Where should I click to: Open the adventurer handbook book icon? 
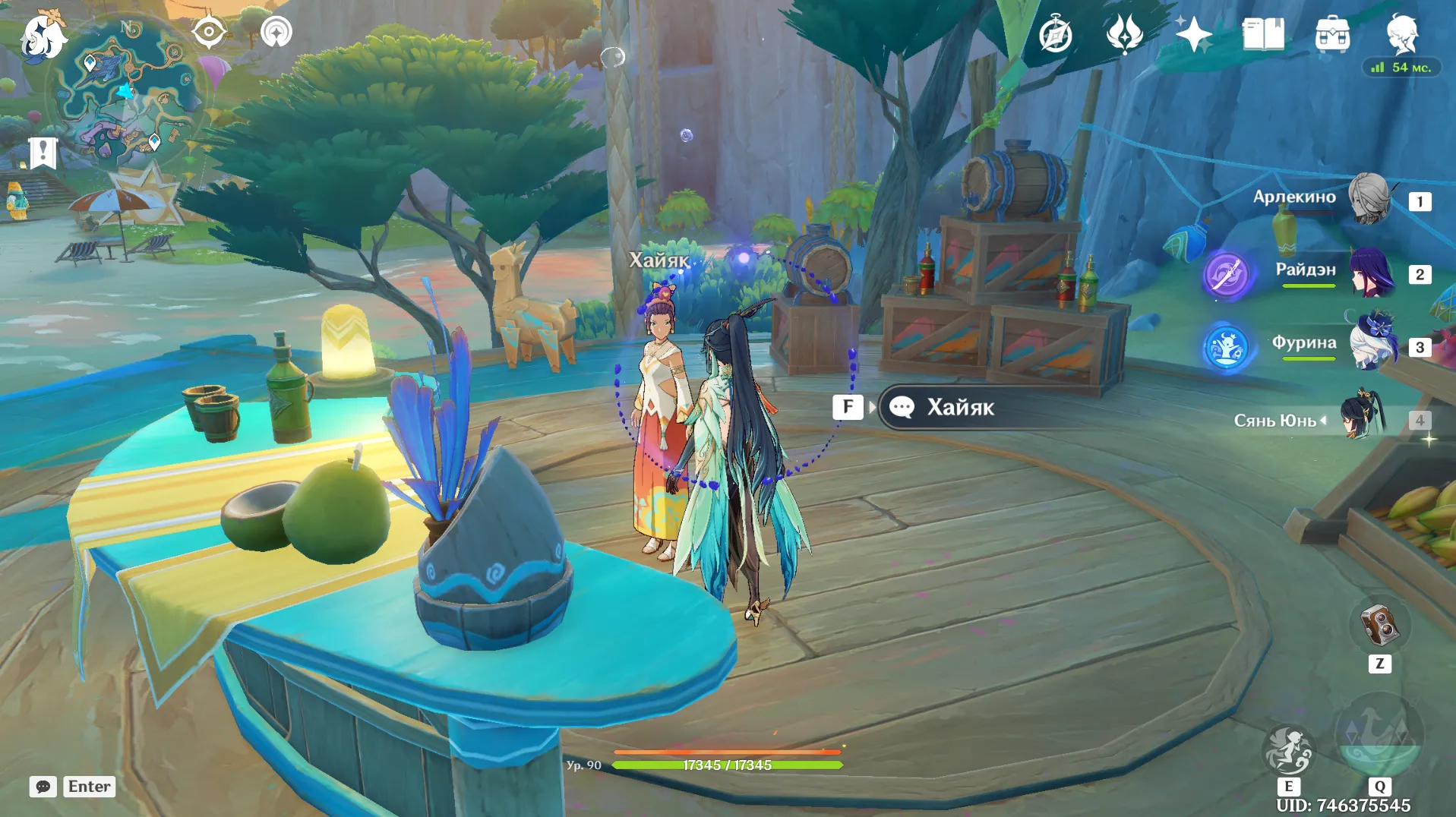[x=1262, y=35]
